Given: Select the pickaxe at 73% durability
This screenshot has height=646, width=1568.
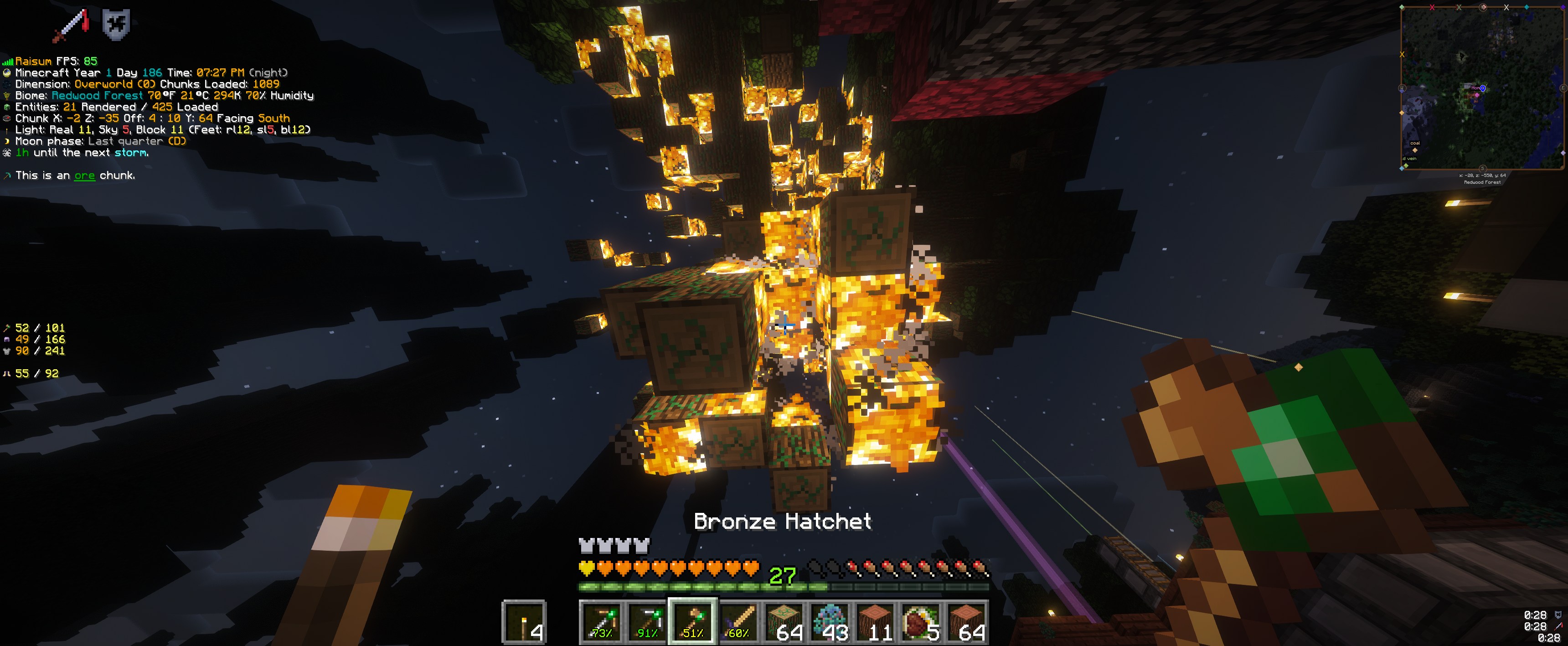Looking at the screenshot, I should point(601,622).
